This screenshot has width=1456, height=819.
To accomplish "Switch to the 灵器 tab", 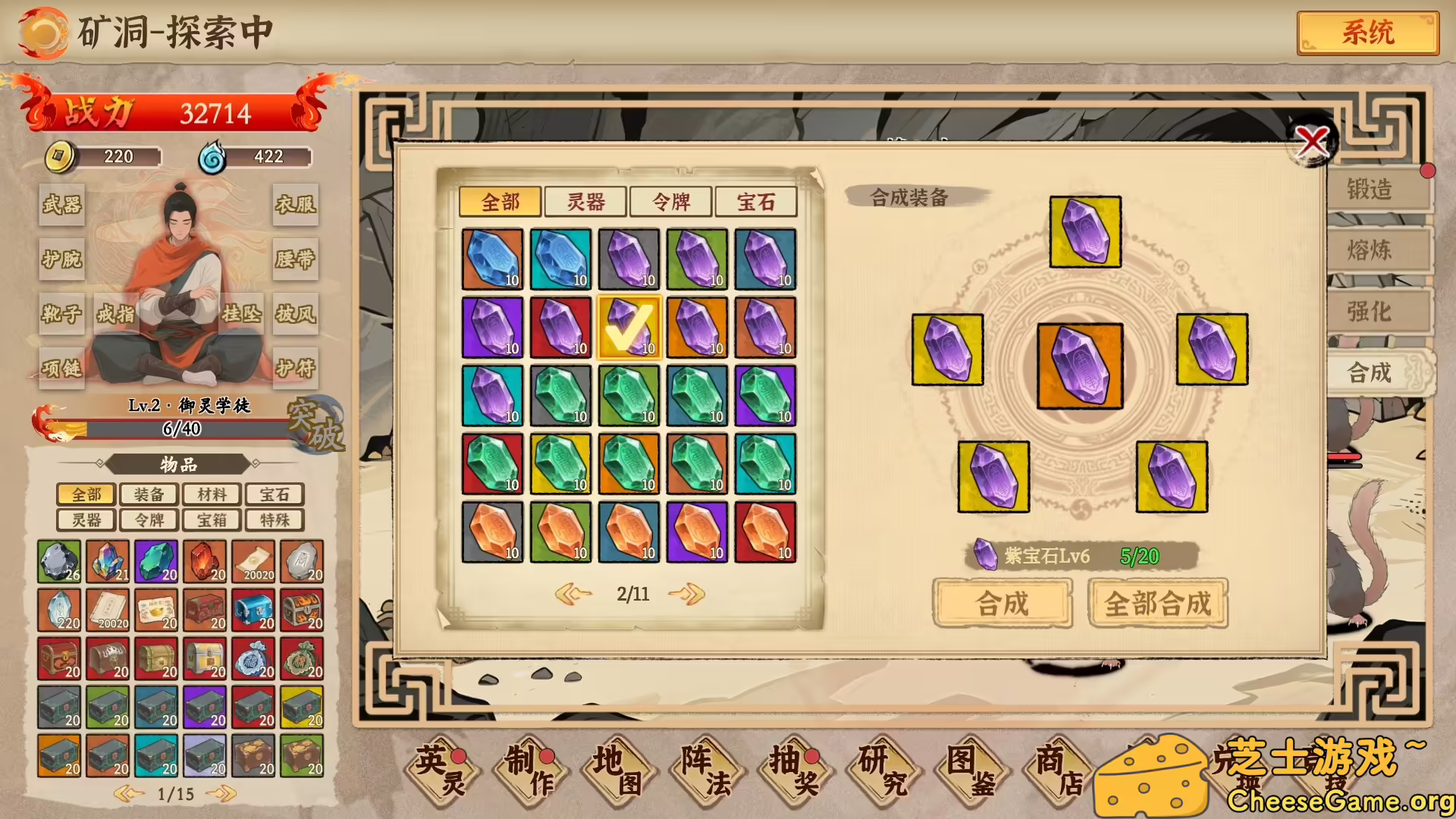I will (587, 202).
